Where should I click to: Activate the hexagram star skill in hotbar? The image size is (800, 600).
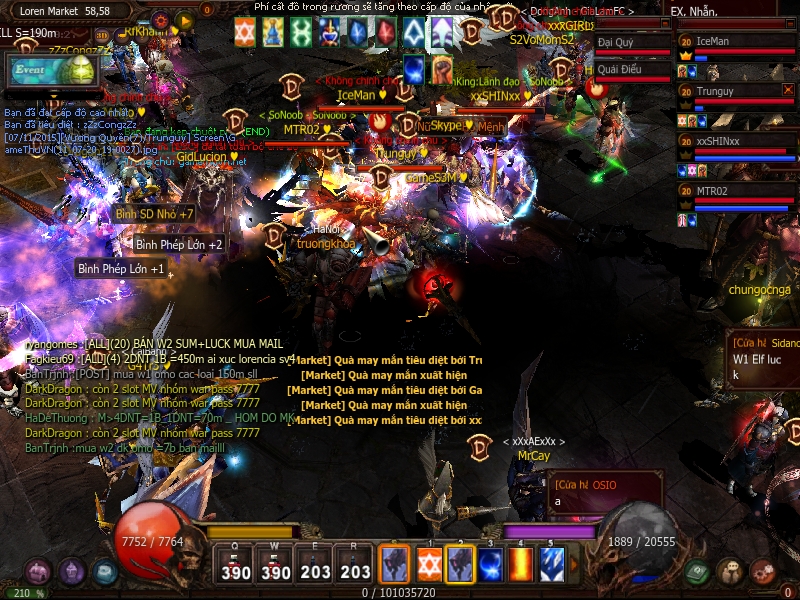point(428,564)
